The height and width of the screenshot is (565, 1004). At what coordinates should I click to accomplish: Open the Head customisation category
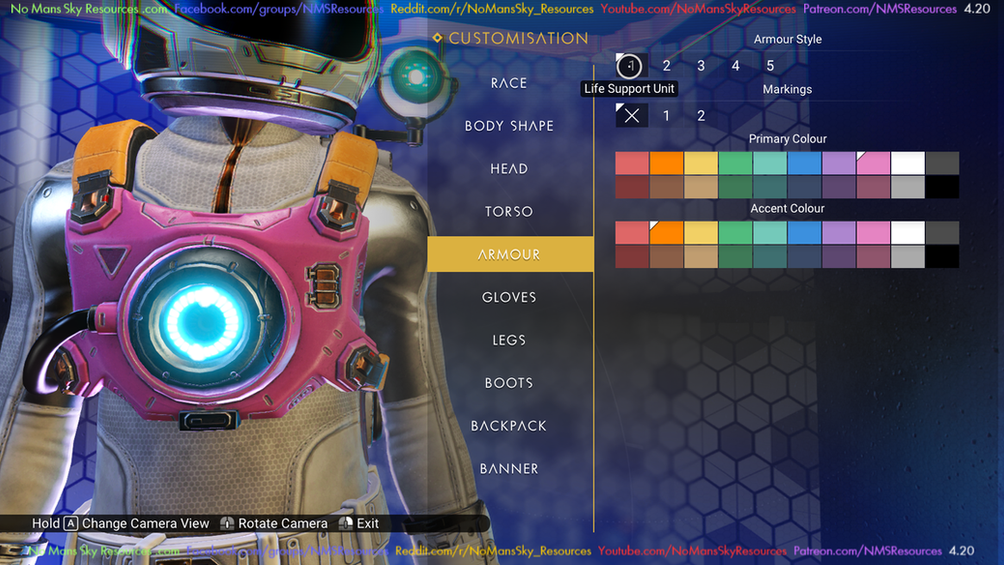click(x=509, y=169)
